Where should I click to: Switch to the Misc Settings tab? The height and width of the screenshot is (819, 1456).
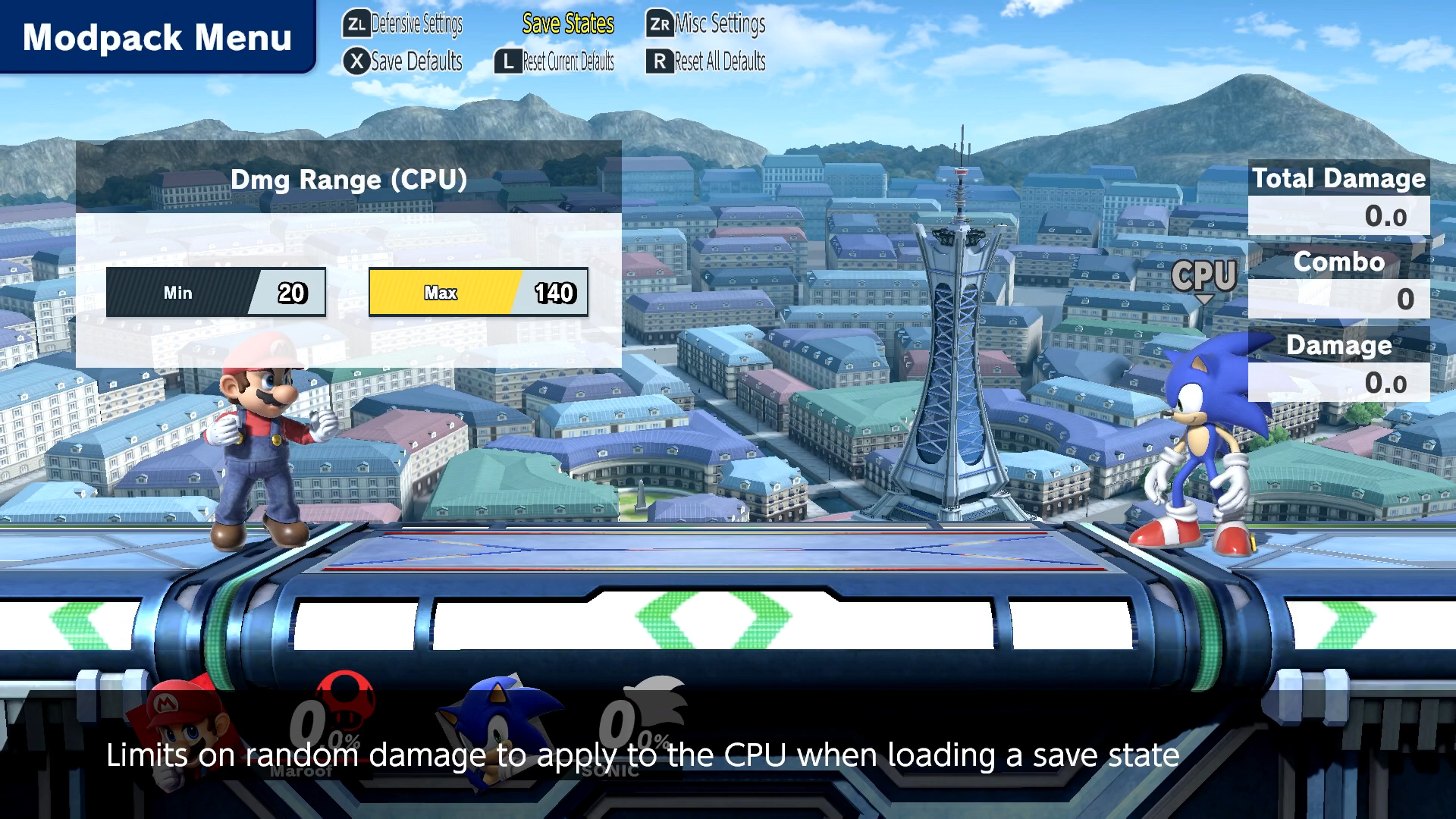pyautogui.click(x=706, y=24)
